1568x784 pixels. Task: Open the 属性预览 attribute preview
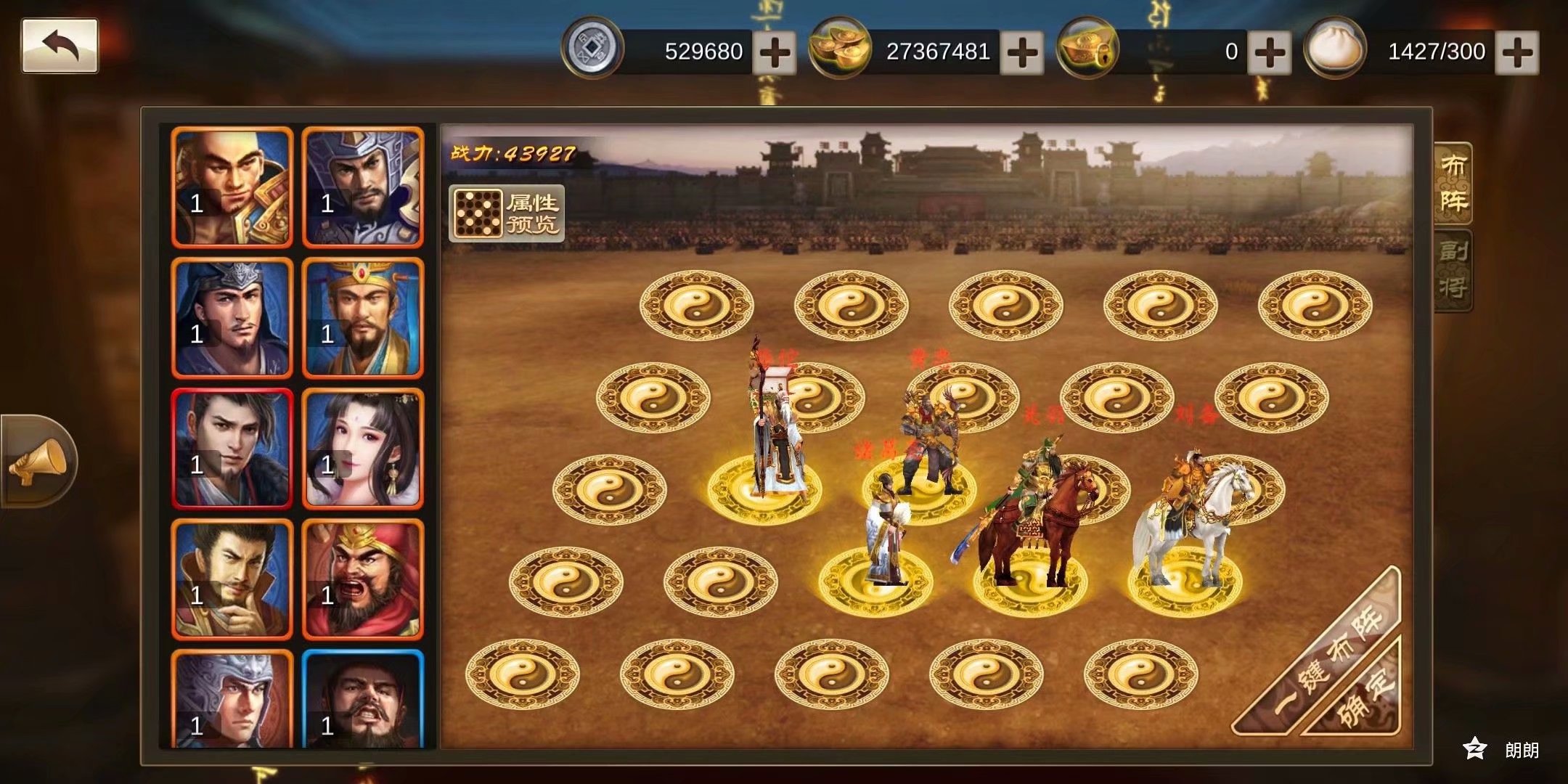(x=507, y=213)
